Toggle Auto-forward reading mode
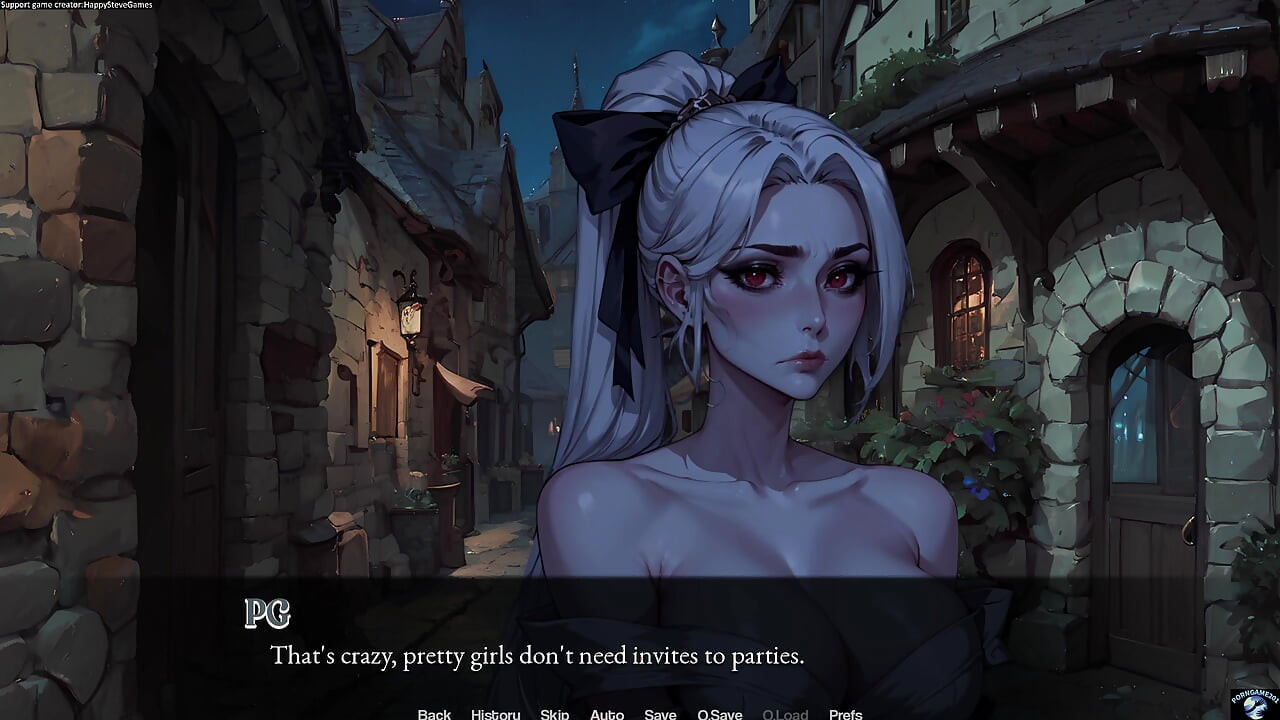Viewport: 1280px width, 720px height. coord(607,714)
